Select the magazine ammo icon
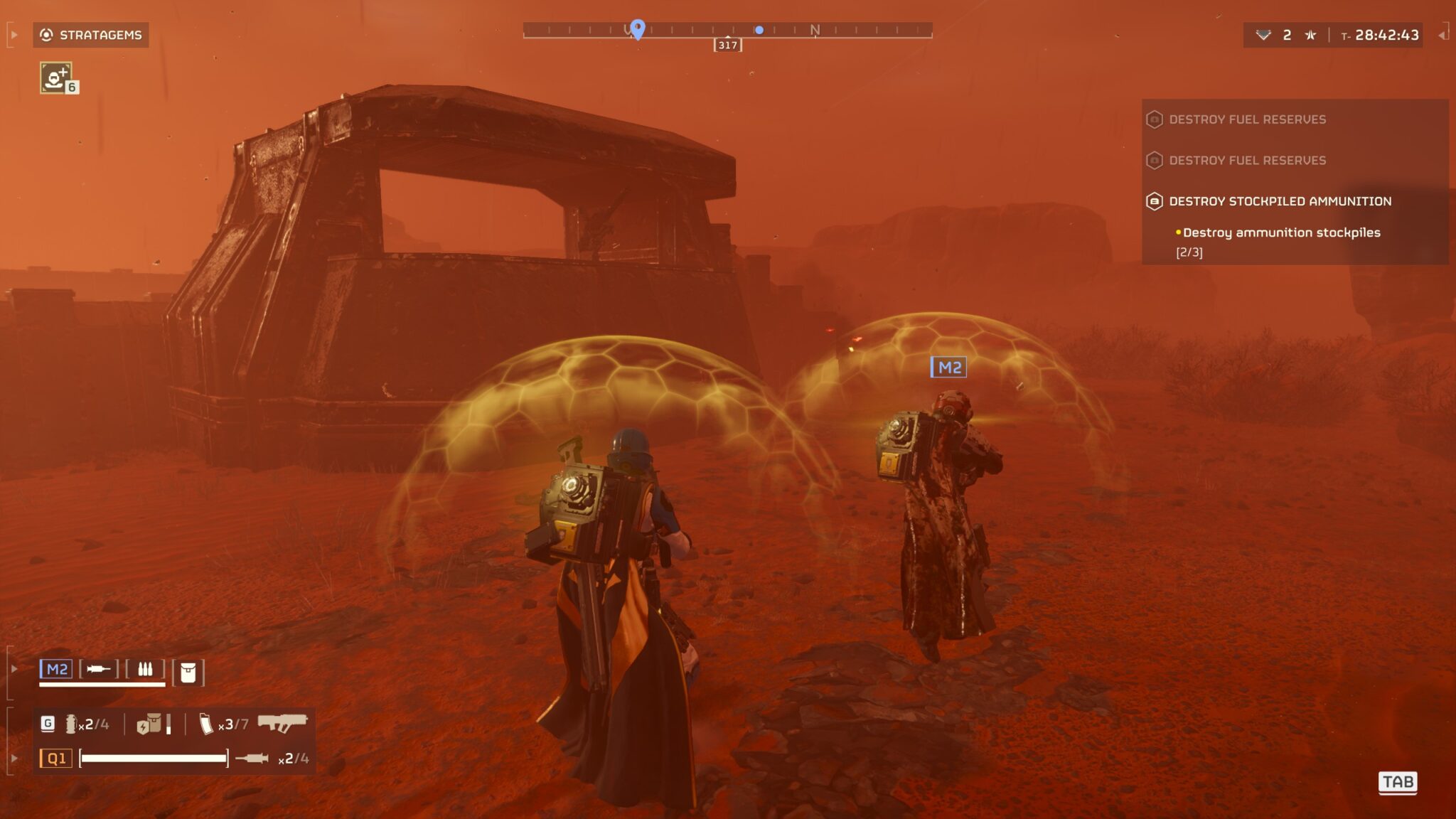1456x819 pixels. pos(205,724)
